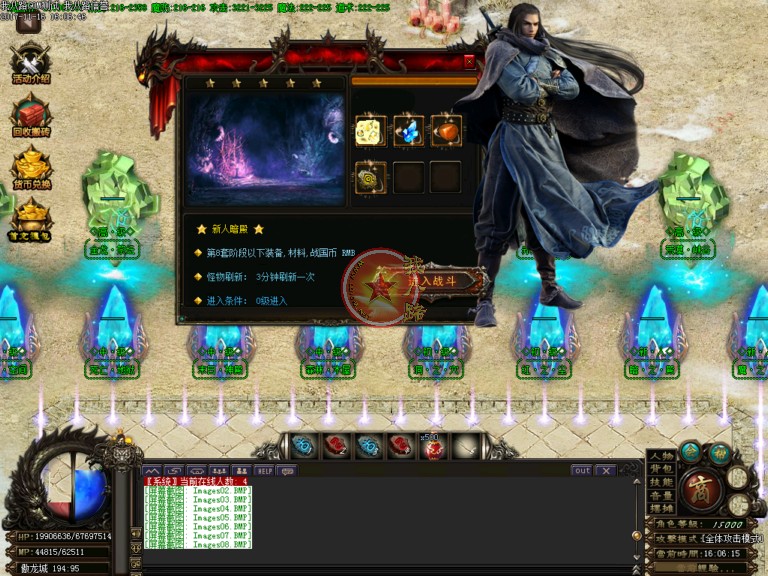Open the 货币兑换 currency exchange icon
This screenshot has height=576, width=768.
click(x=31, y=167)
